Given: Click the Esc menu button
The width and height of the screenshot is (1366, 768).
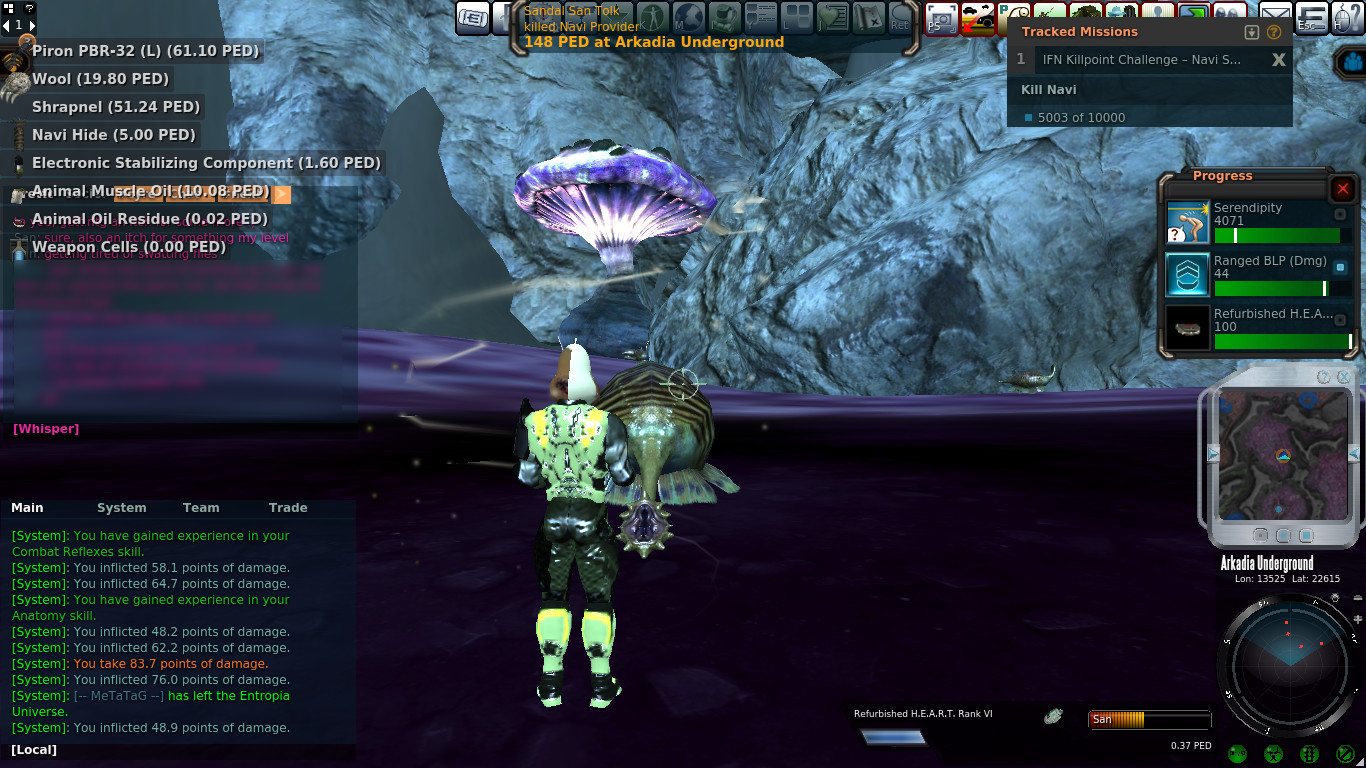Looking at the screenshot, I should point(1311,17).
